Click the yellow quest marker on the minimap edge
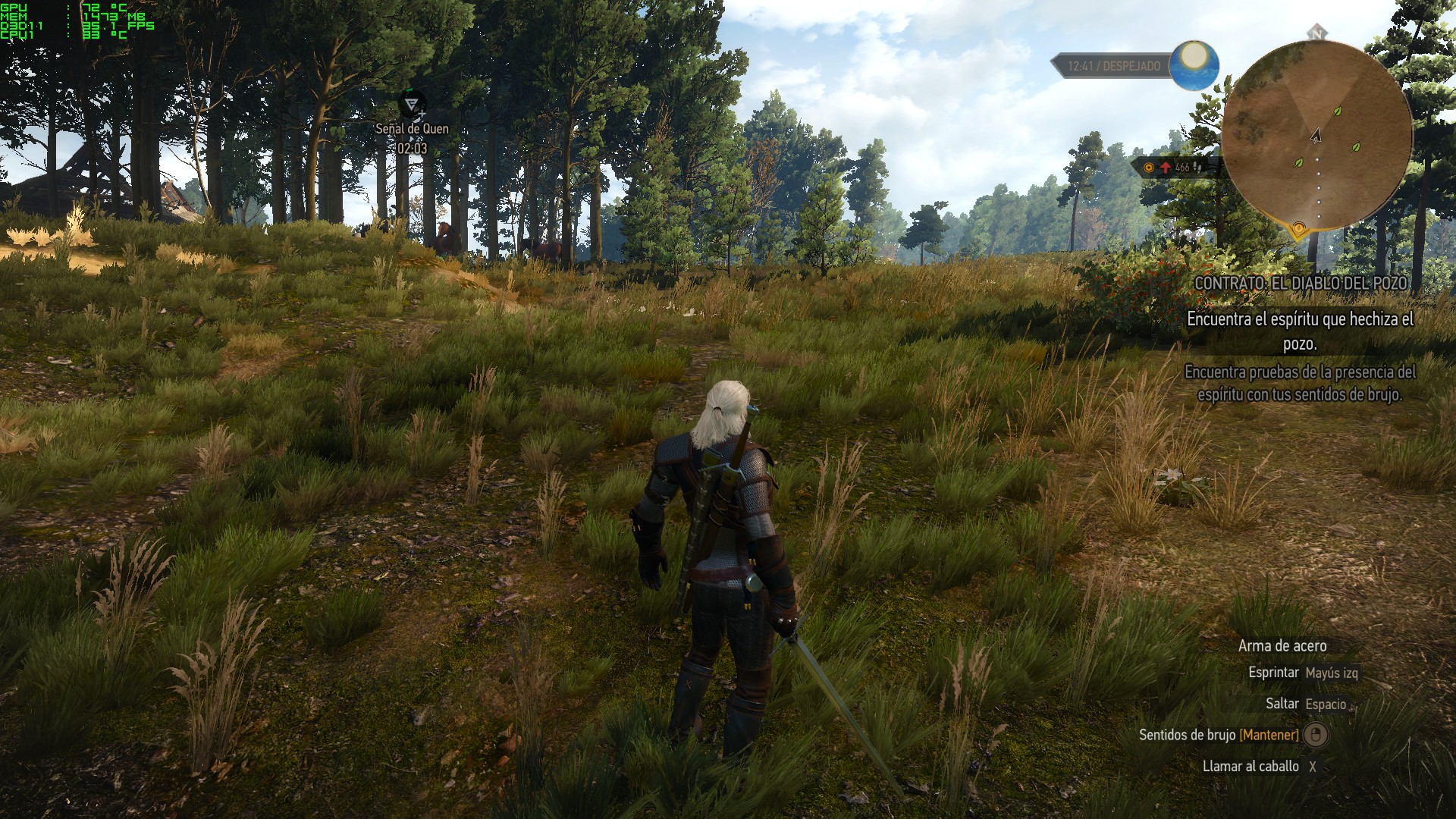The width and height of the screenshot is (1456, 819). tap(1298, 227)
